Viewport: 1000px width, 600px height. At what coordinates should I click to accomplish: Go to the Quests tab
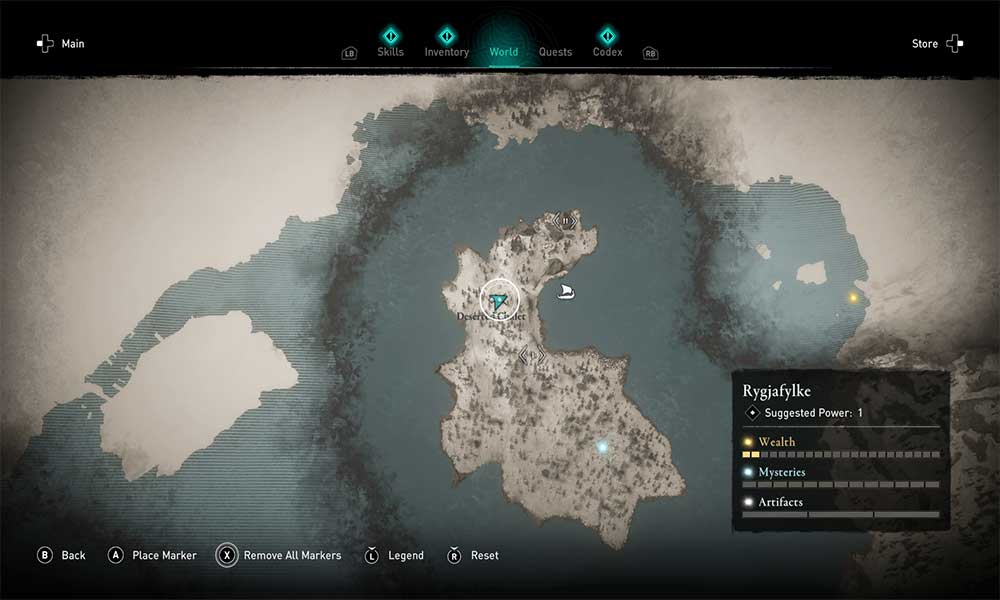(555, 52)
